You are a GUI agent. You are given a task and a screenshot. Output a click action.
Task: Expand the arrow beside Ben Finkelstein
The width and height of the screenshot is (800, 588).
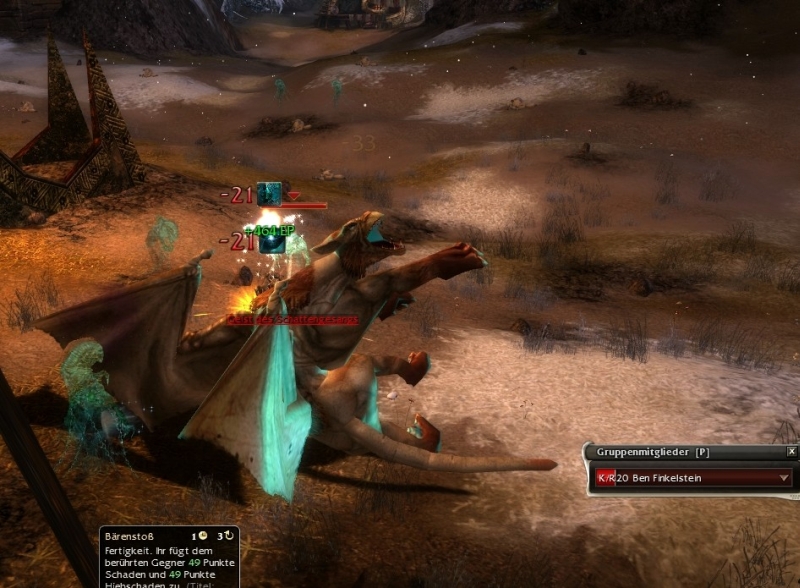tap(784, 478)
